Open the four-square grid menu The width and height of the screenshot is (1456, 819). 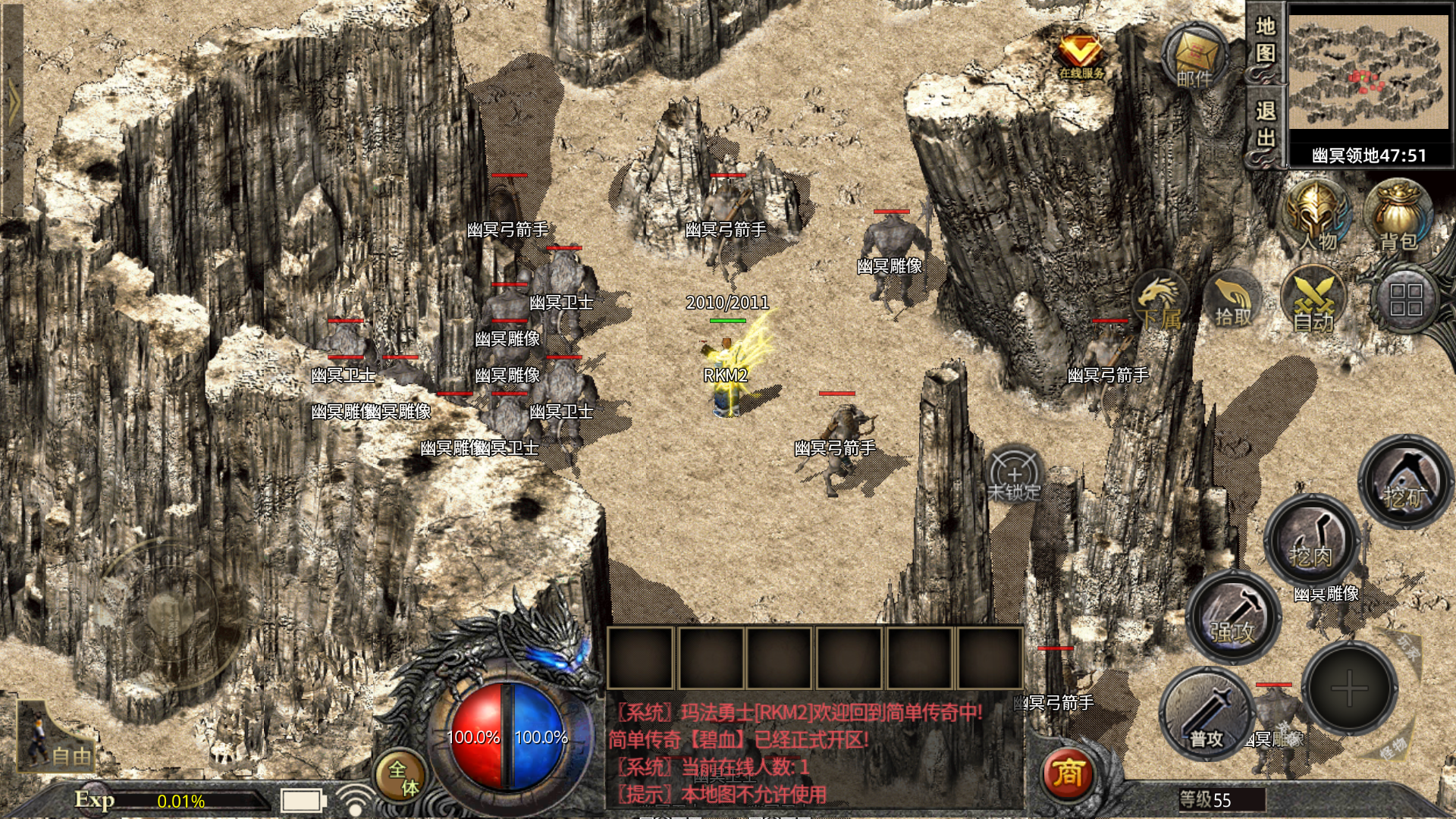[1405, 300]
